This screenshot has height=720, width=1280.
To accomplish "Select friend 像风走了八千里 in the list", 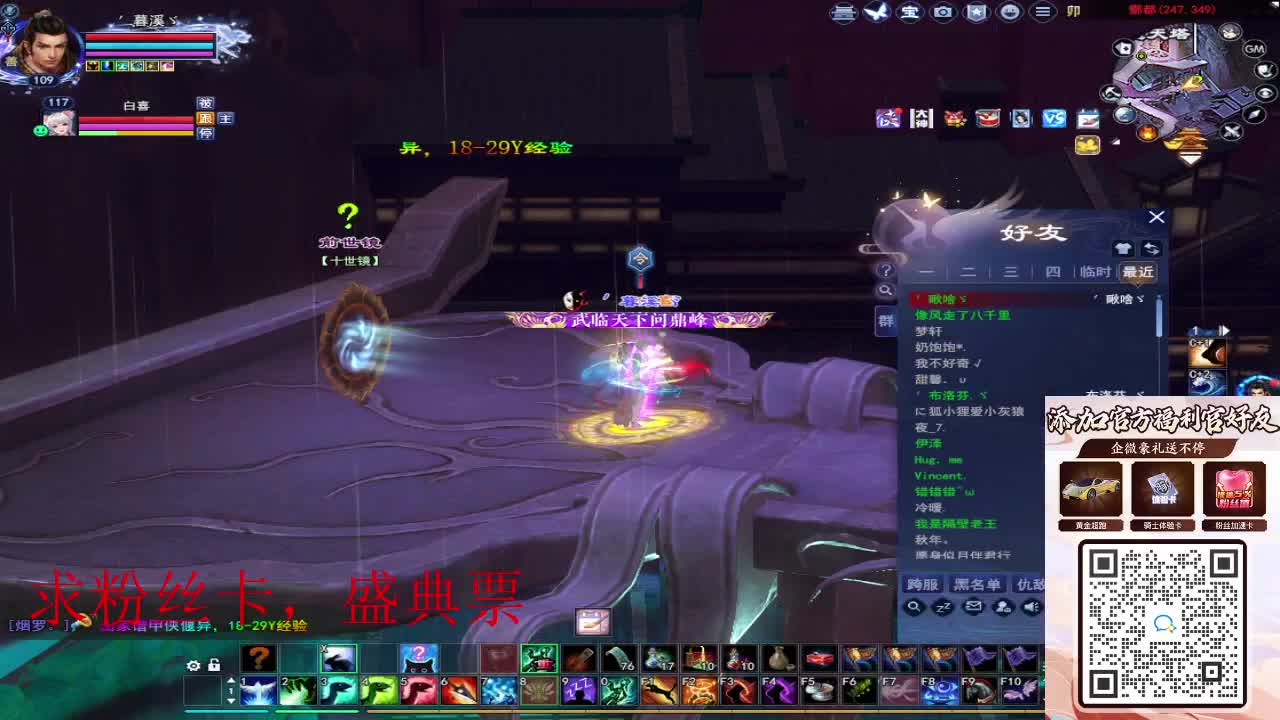I will pos(960,313).
